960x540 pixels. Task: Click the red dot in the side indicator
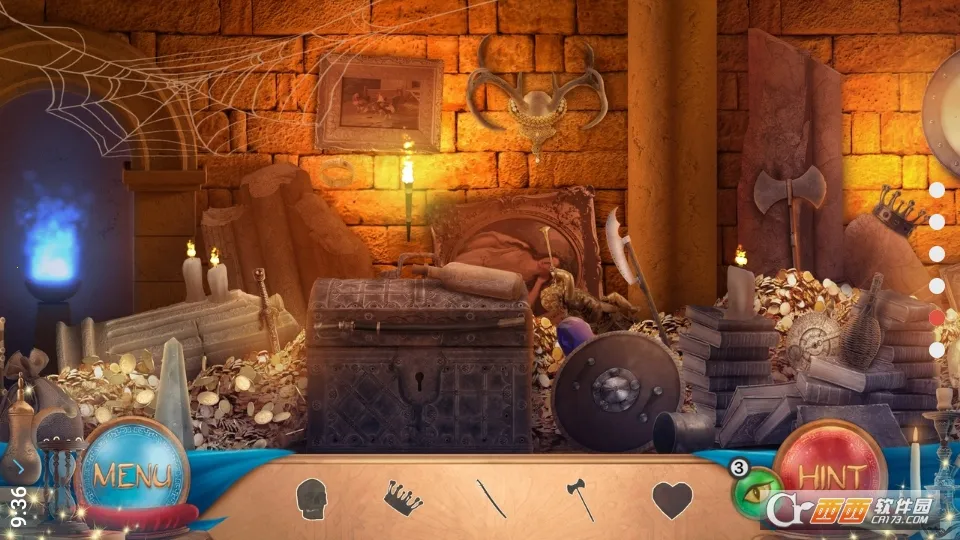(937, 317)
